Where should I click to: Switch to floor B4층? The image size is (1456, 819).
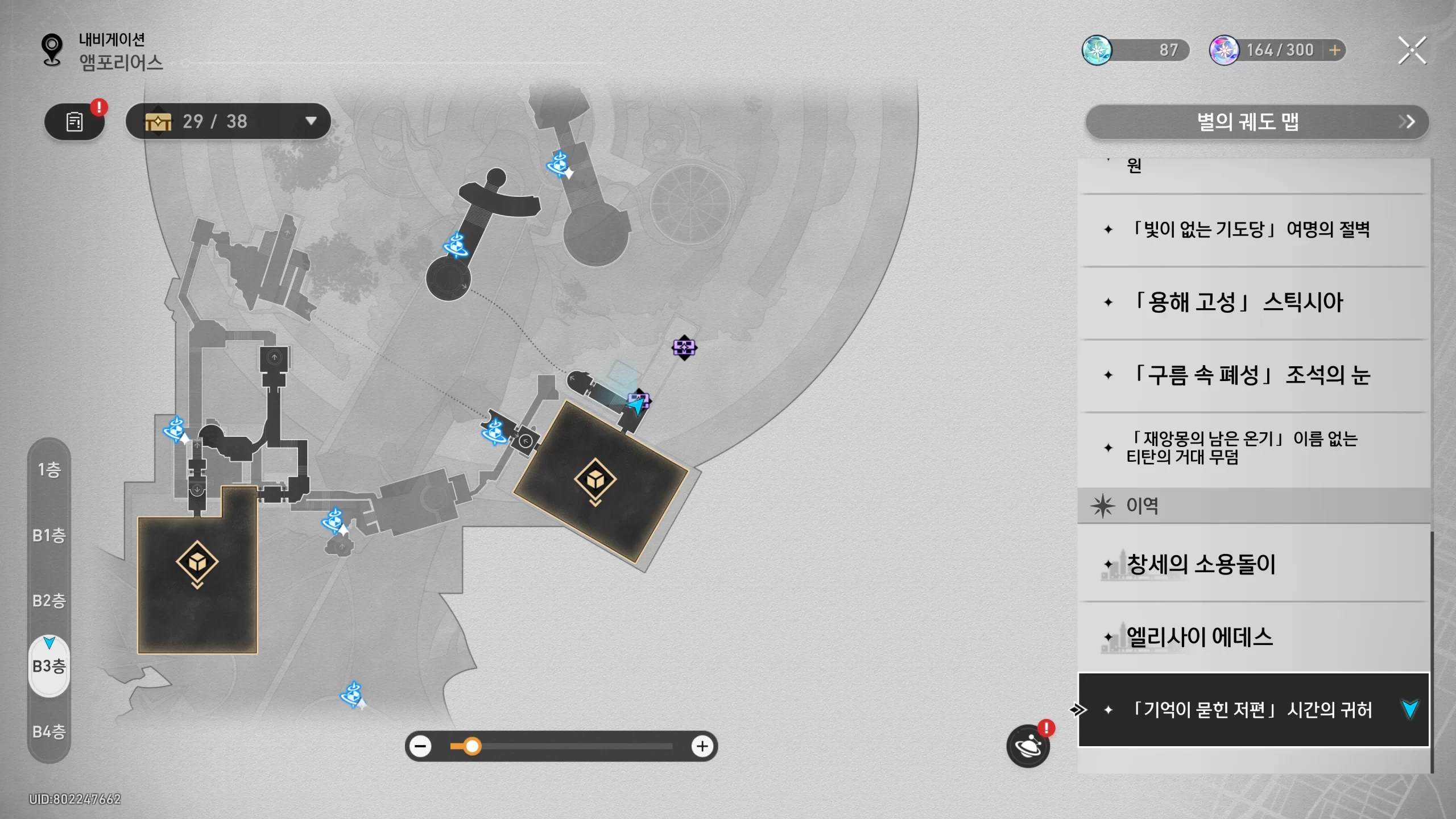(x=49, y=731)
